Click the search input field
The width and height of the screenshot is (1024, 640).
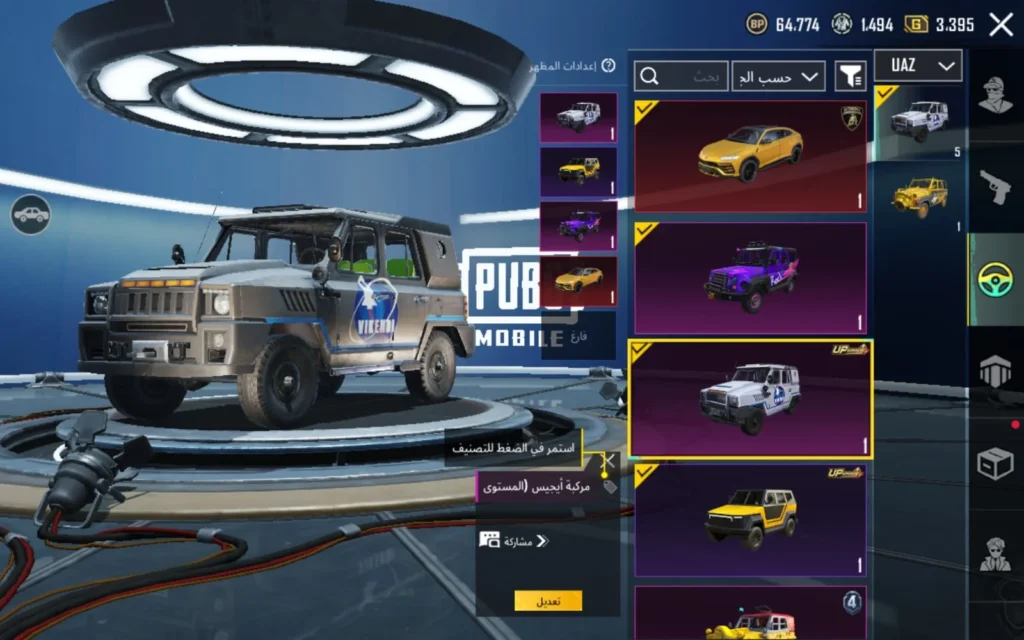click(681, 76)
